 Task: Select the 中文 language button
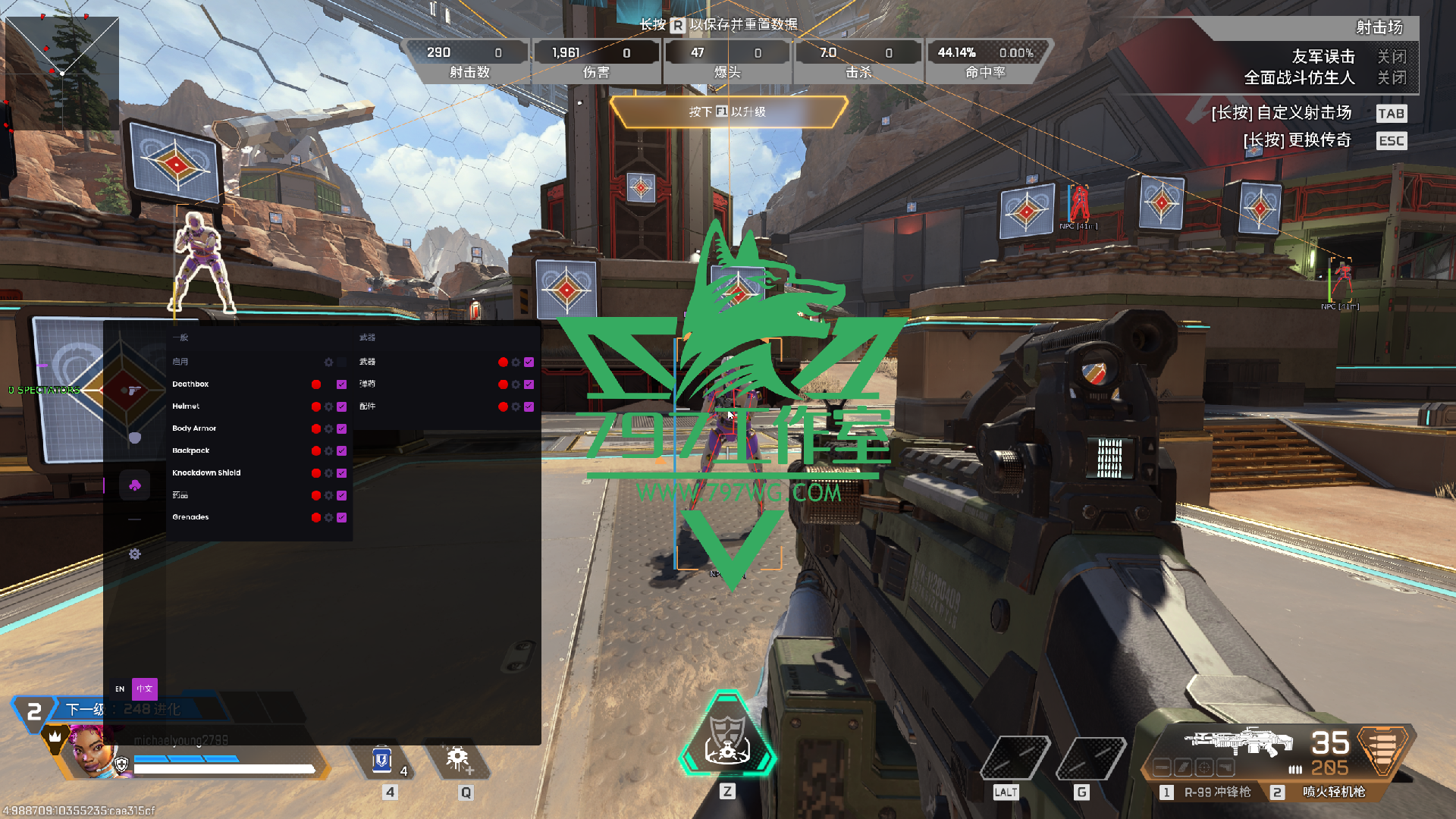145,689
